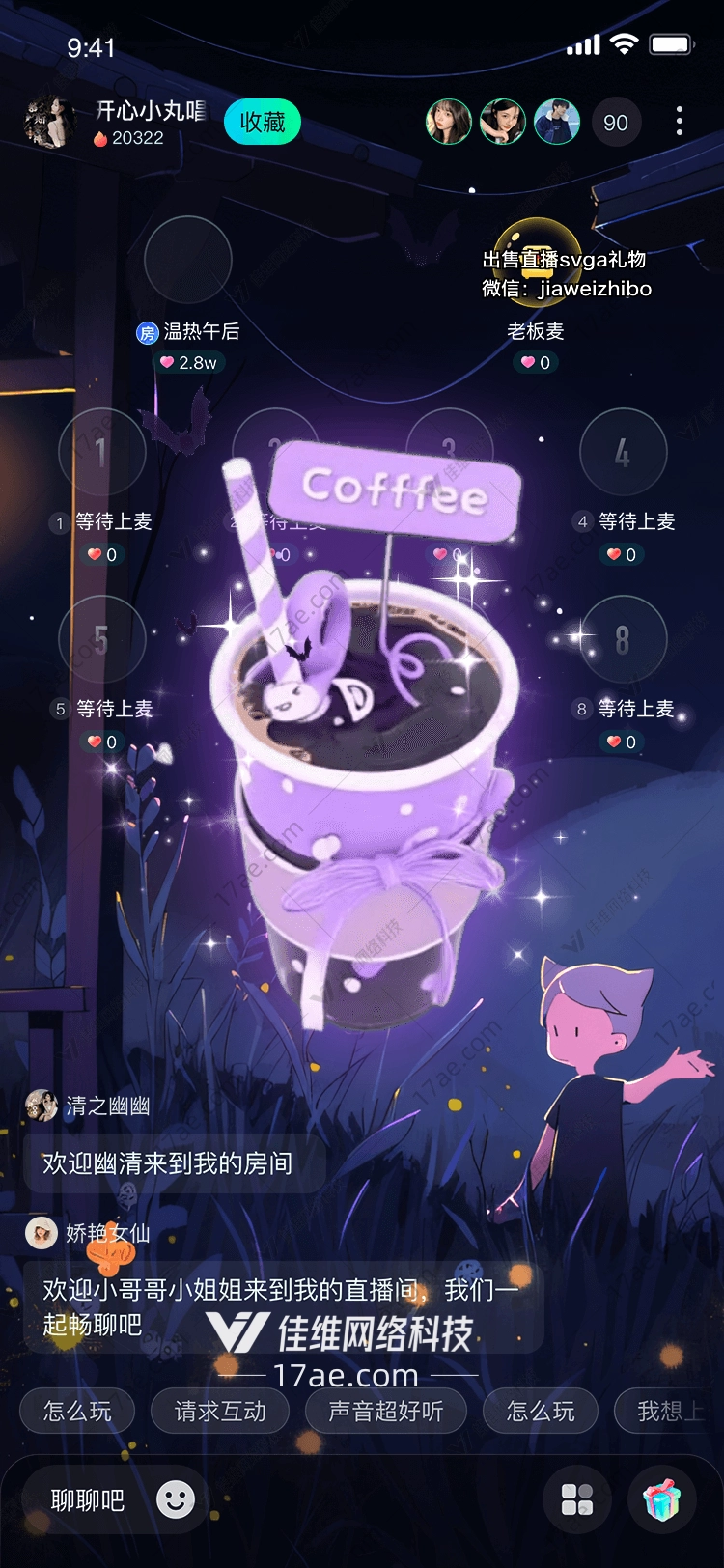Open the gift box panel
The height and width of the screenshot is (1568, 724).
pos(662,1499)
